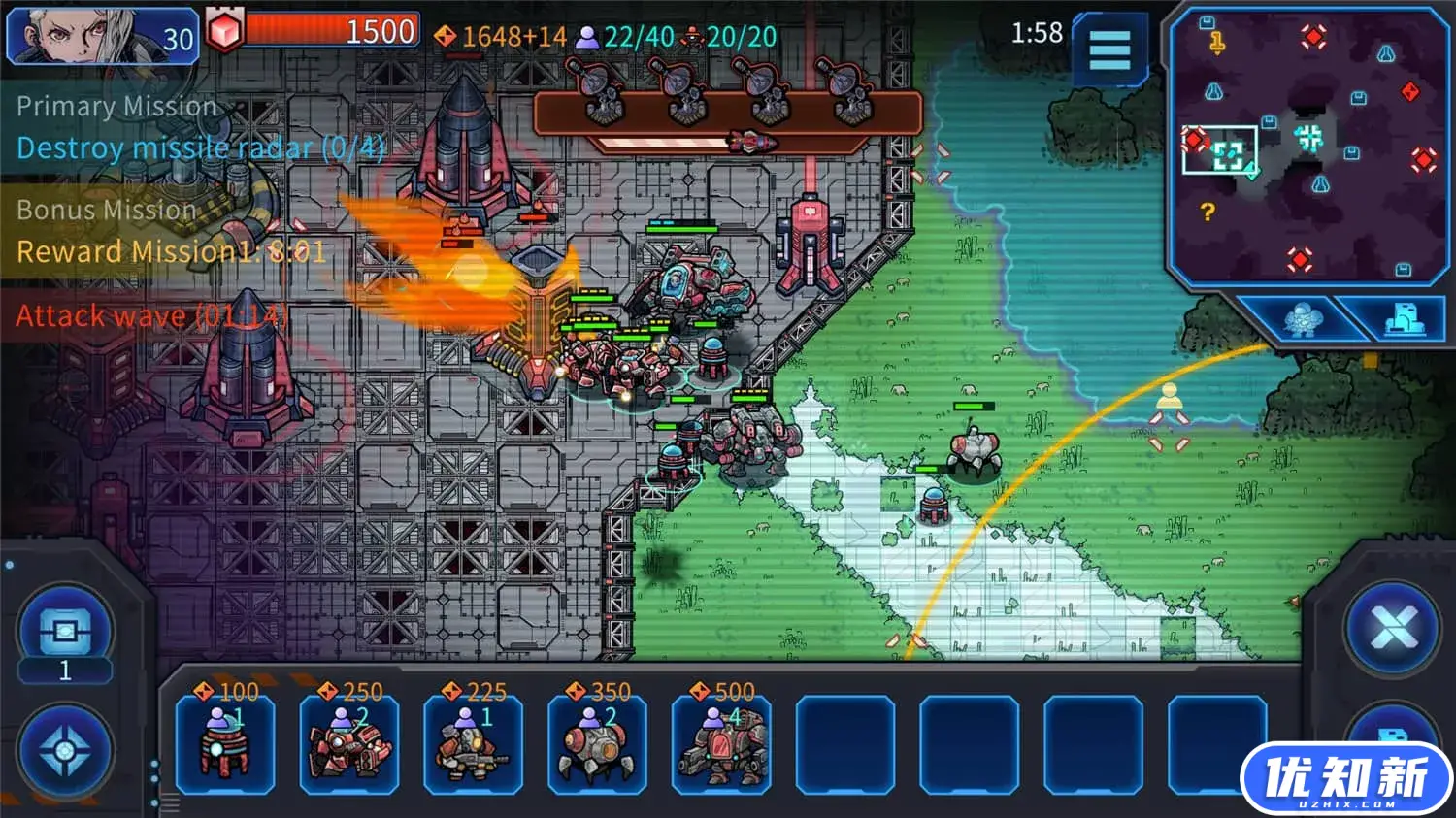Build the 500-cost heavy tank unit
Viewport: 1456px width, 818px height.
721,744
